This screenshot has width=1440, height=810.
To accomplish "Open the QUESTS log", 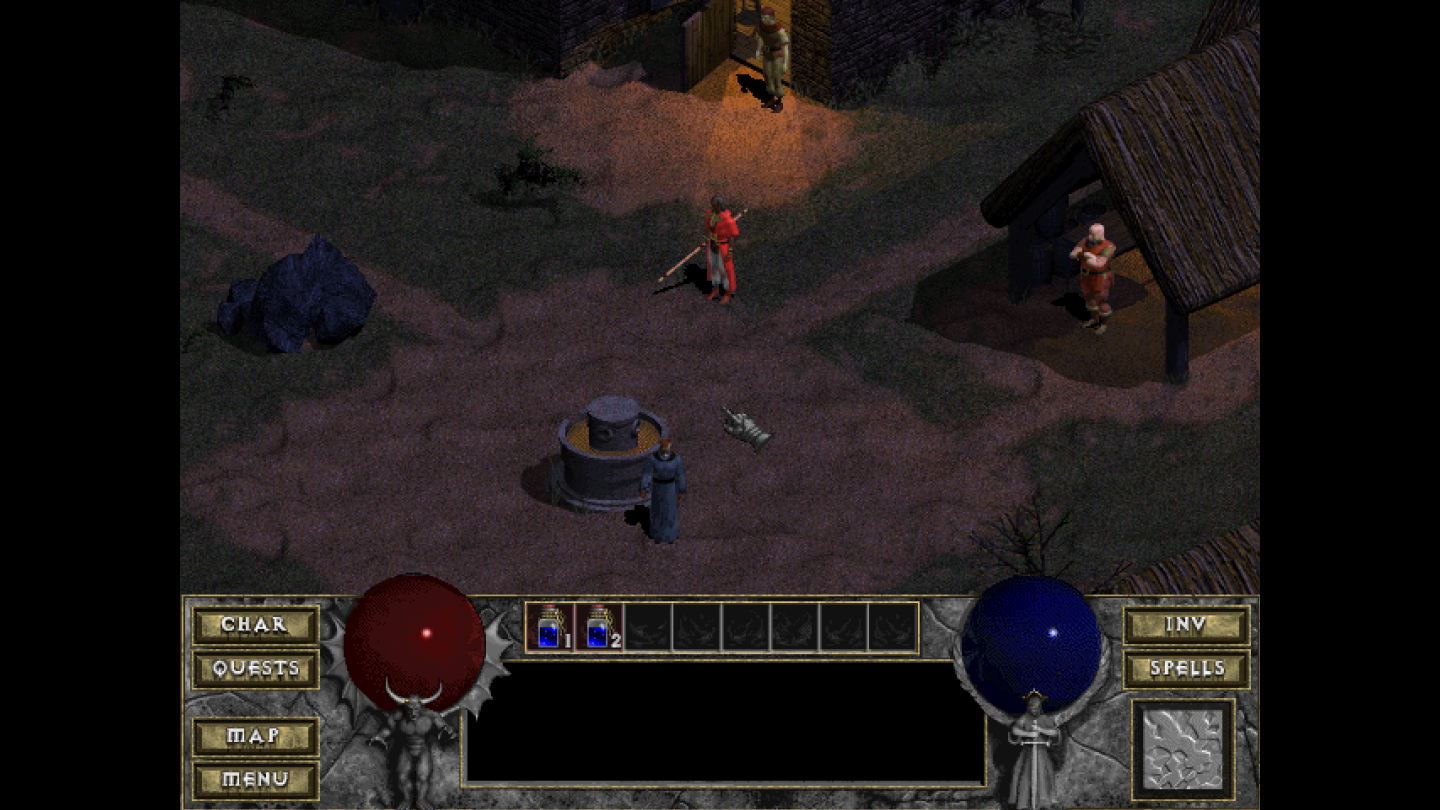I will tap(255, 667).
